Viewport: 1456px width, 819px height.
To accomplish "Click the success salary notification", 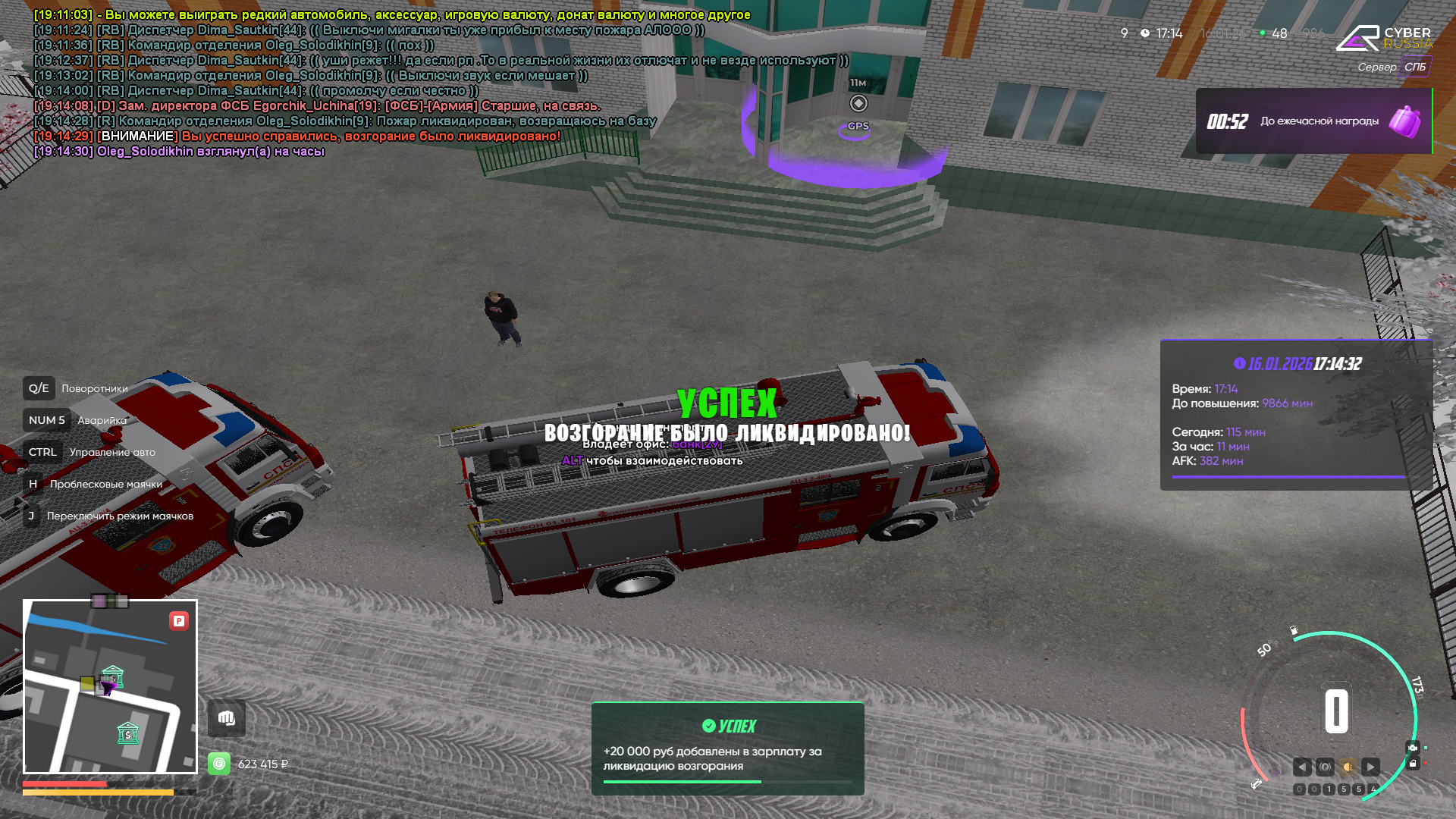I will click(727, 748).
